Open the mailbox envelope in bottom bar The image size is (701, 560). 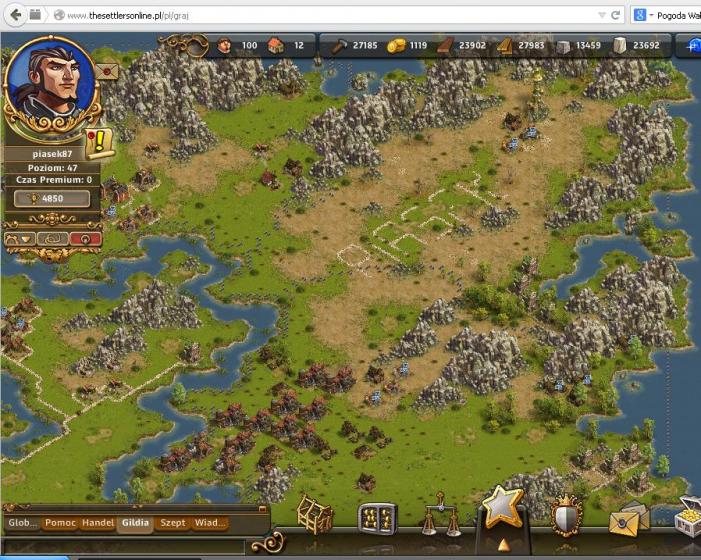(628, 518)
